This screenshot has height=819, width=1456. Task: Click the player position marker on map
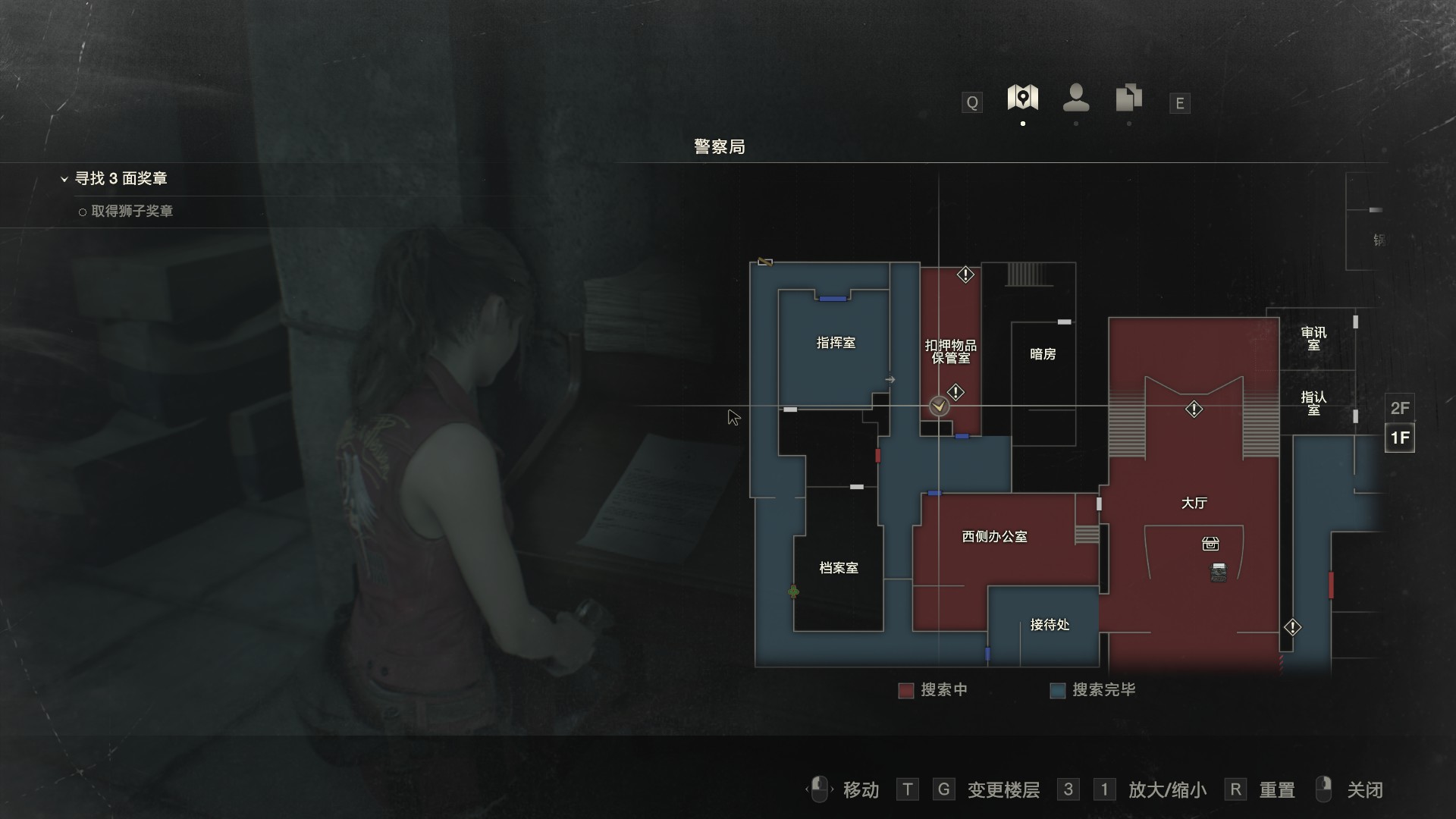pyautogui.click(x=939, y=406)
